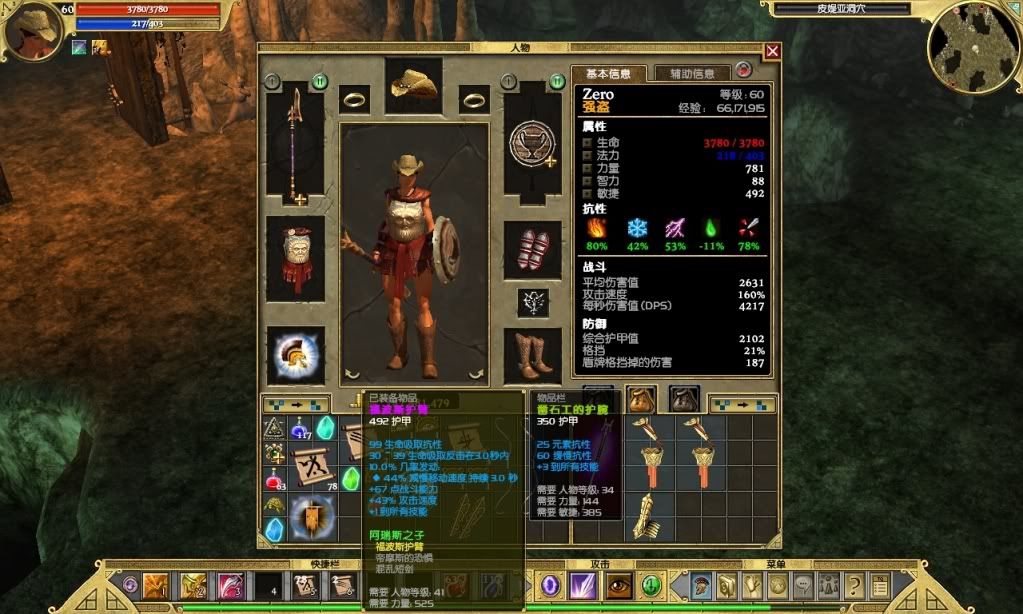Open the help question mark menu button
1023x614 pixels.
click(x=853, y=585)
